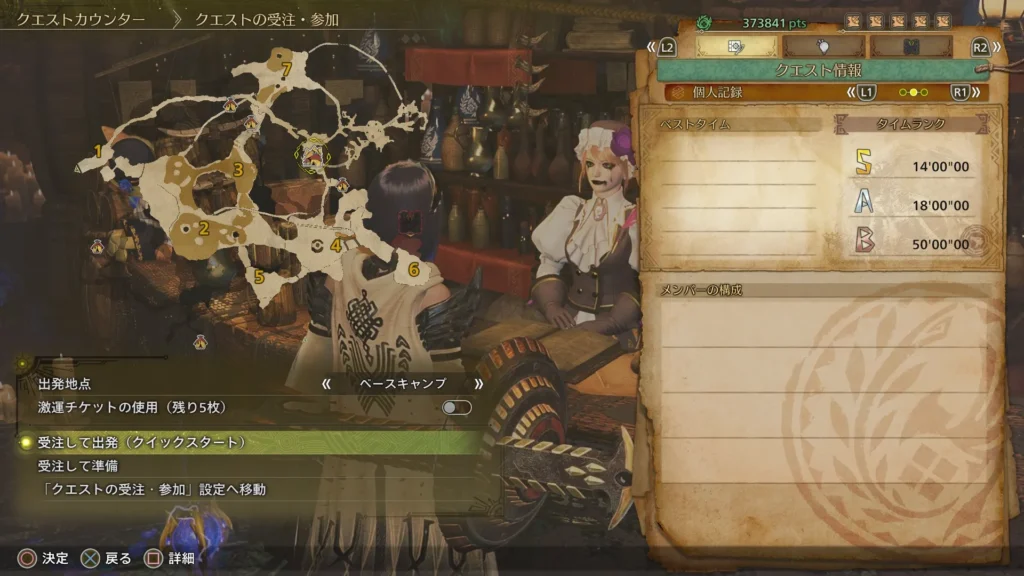This screenshot has width=1024, height=576.
Task: Toggle the 激運チケットの使用 switch
Action: coord(456,407)
